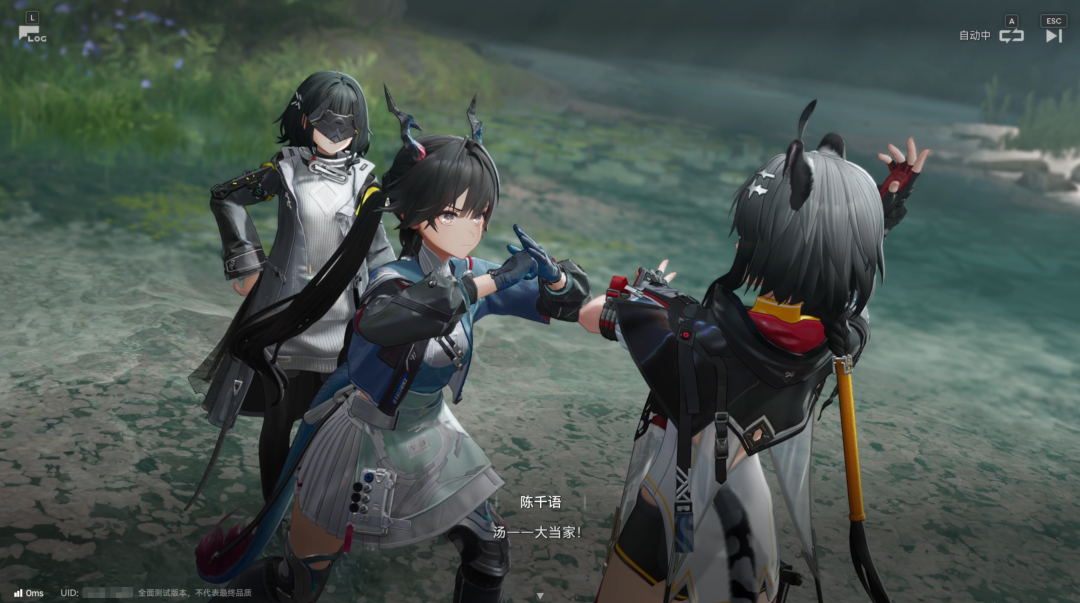Skip the cutscene with the skip icon
1080x603 pixels.
1053,35
